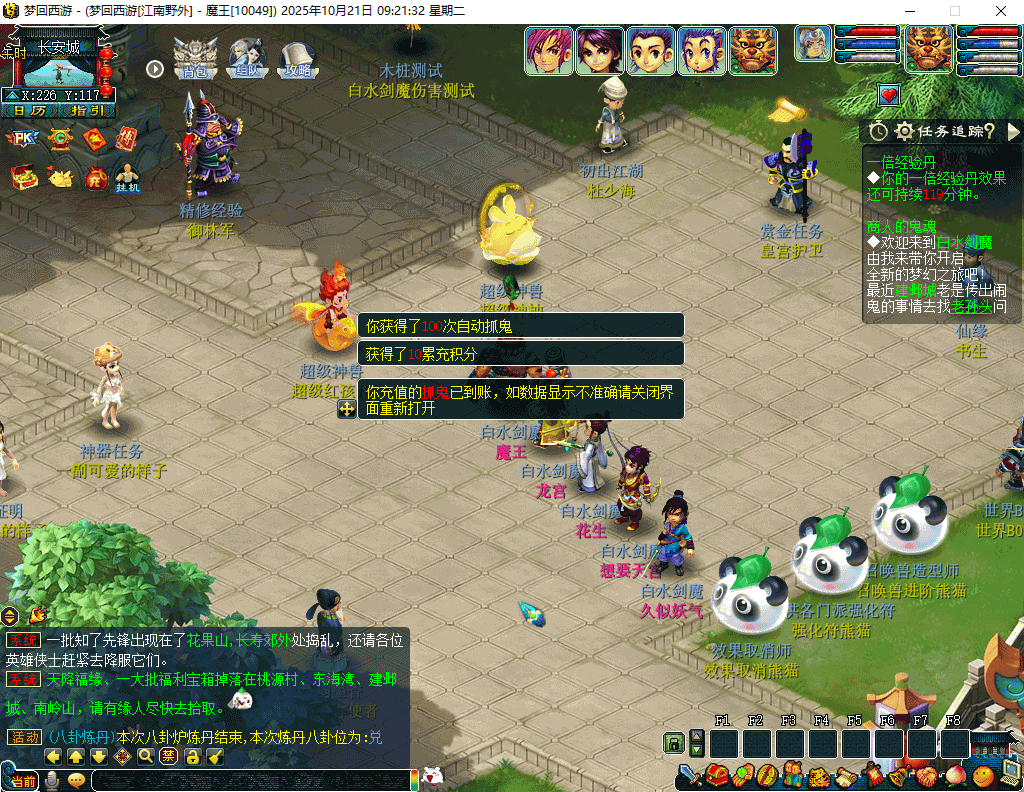Open the 组队 team panel
This screenshot has height=792, width=1024.
pos(246,59)
